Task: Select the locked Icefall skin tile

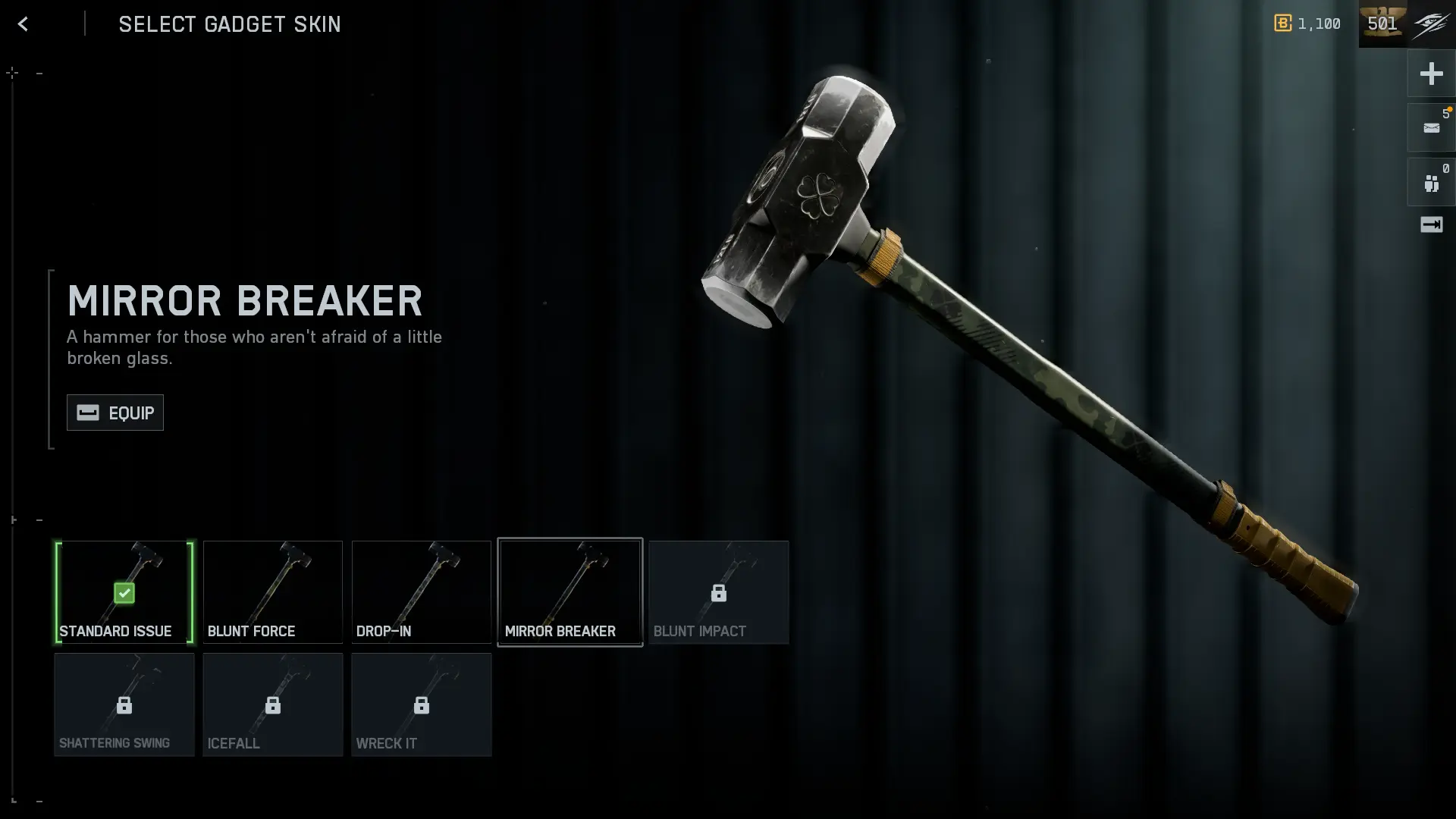Action: pos(273,704)
